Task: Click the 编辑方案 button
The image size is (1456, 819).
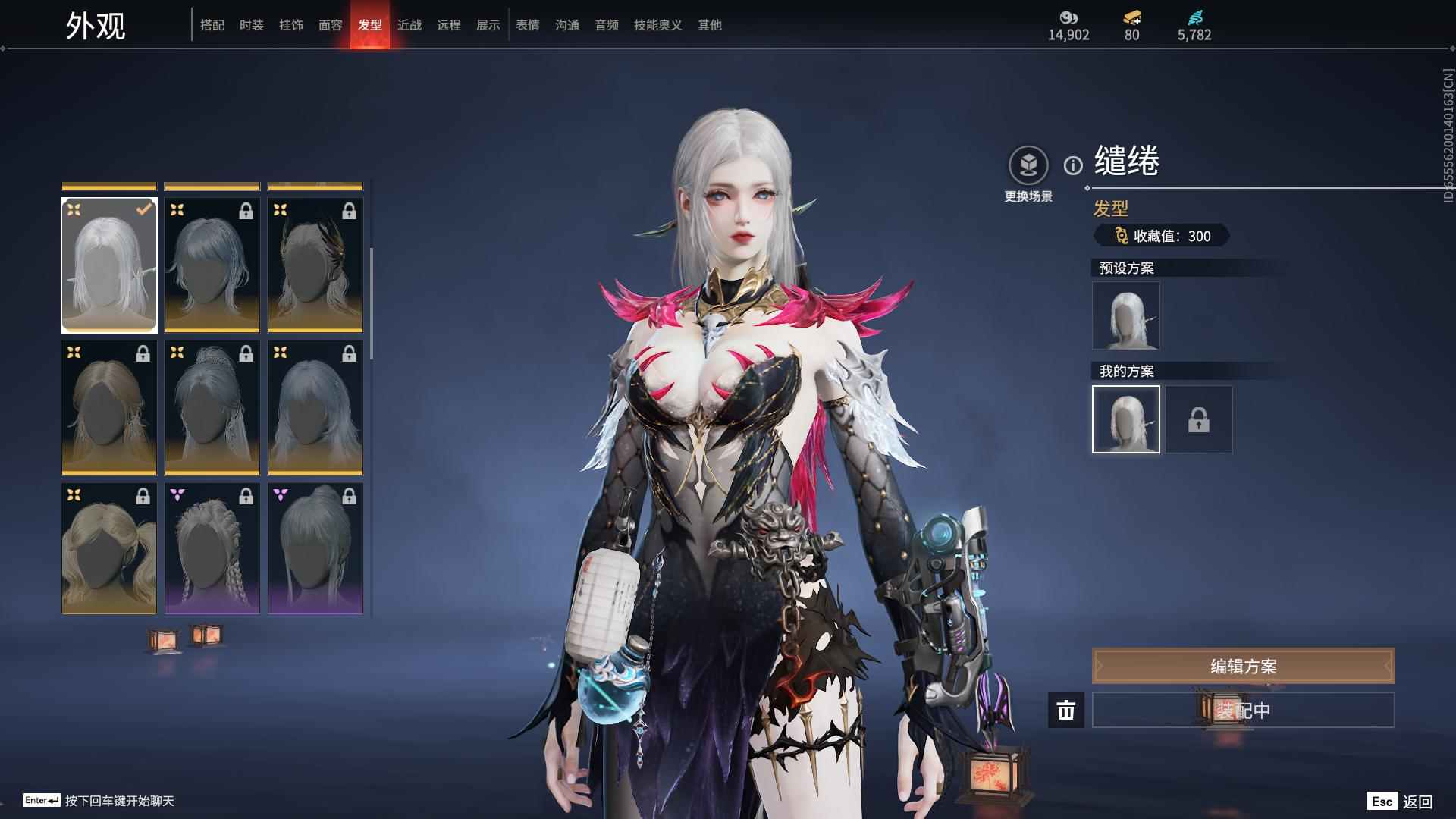Action: [1243, 666]
